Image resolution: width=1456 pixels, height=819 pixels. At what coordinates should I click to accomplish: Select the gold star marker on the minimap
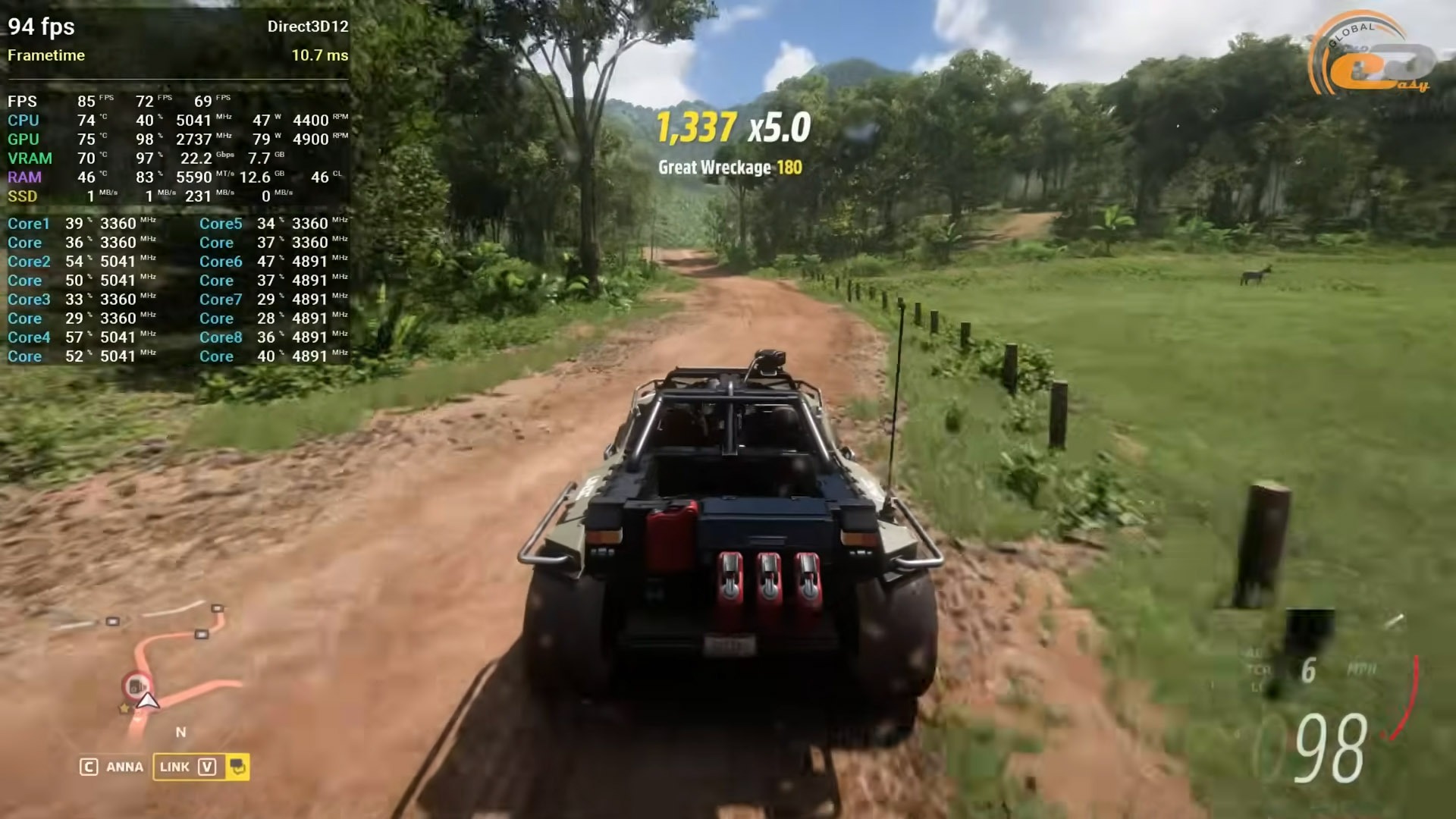pyautogui.click(x=124, y=708)
